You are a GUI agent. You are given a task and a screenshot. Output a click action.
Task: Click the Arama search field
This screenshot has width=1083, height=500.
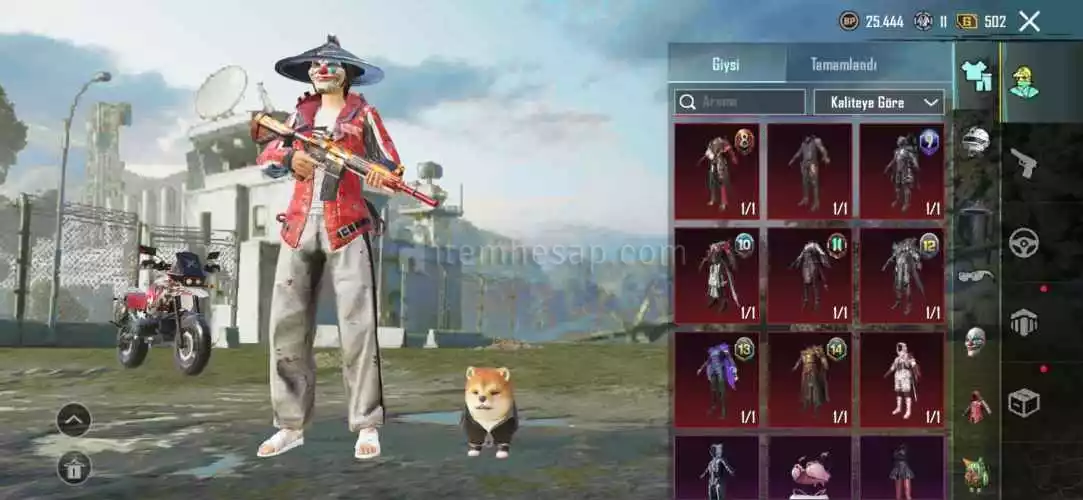pos(740,102)
